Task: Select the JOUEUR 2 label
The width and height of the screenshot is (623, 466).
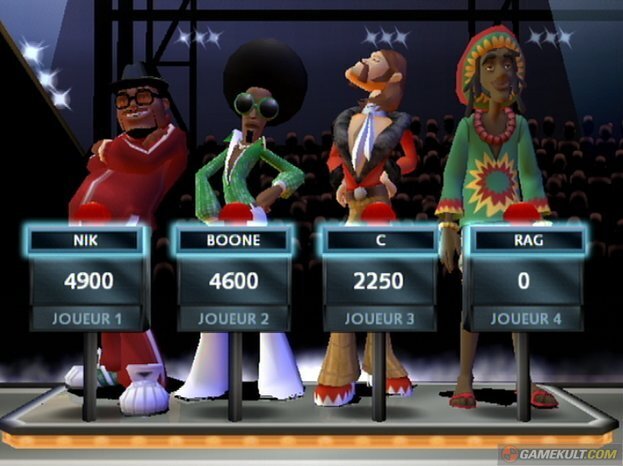Action: click(233, 319)
